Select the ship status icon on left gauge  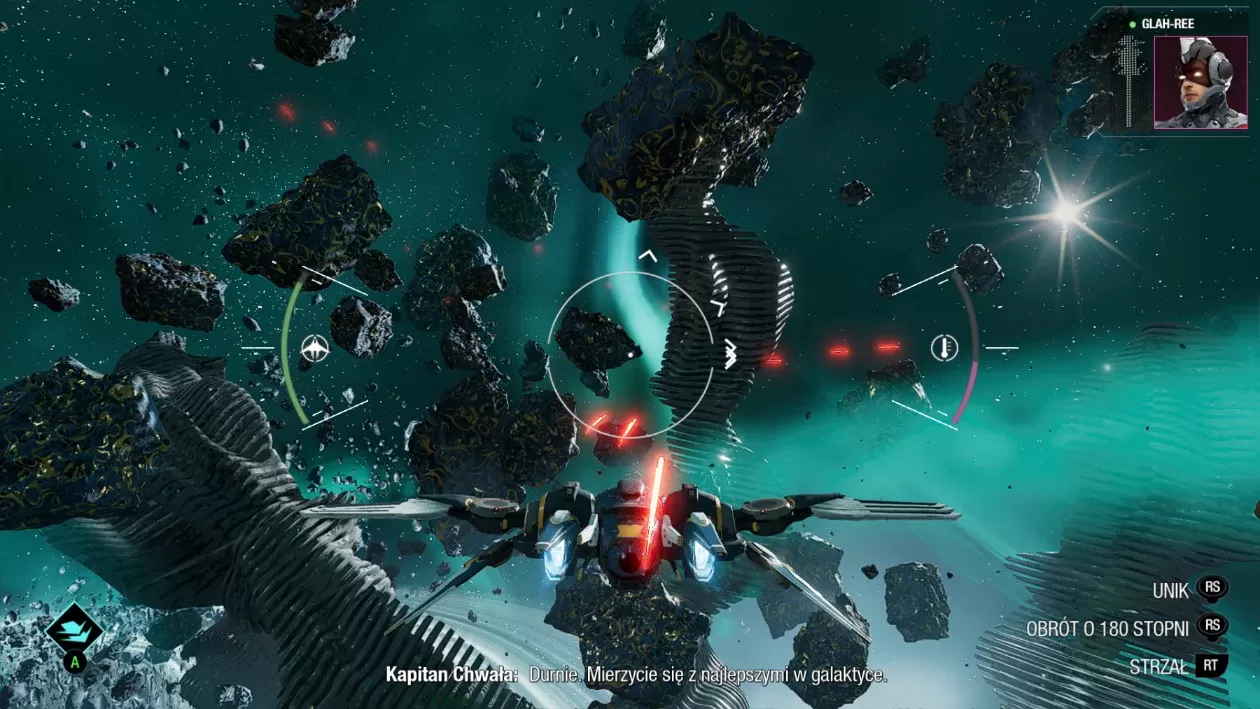coord(315,348)
